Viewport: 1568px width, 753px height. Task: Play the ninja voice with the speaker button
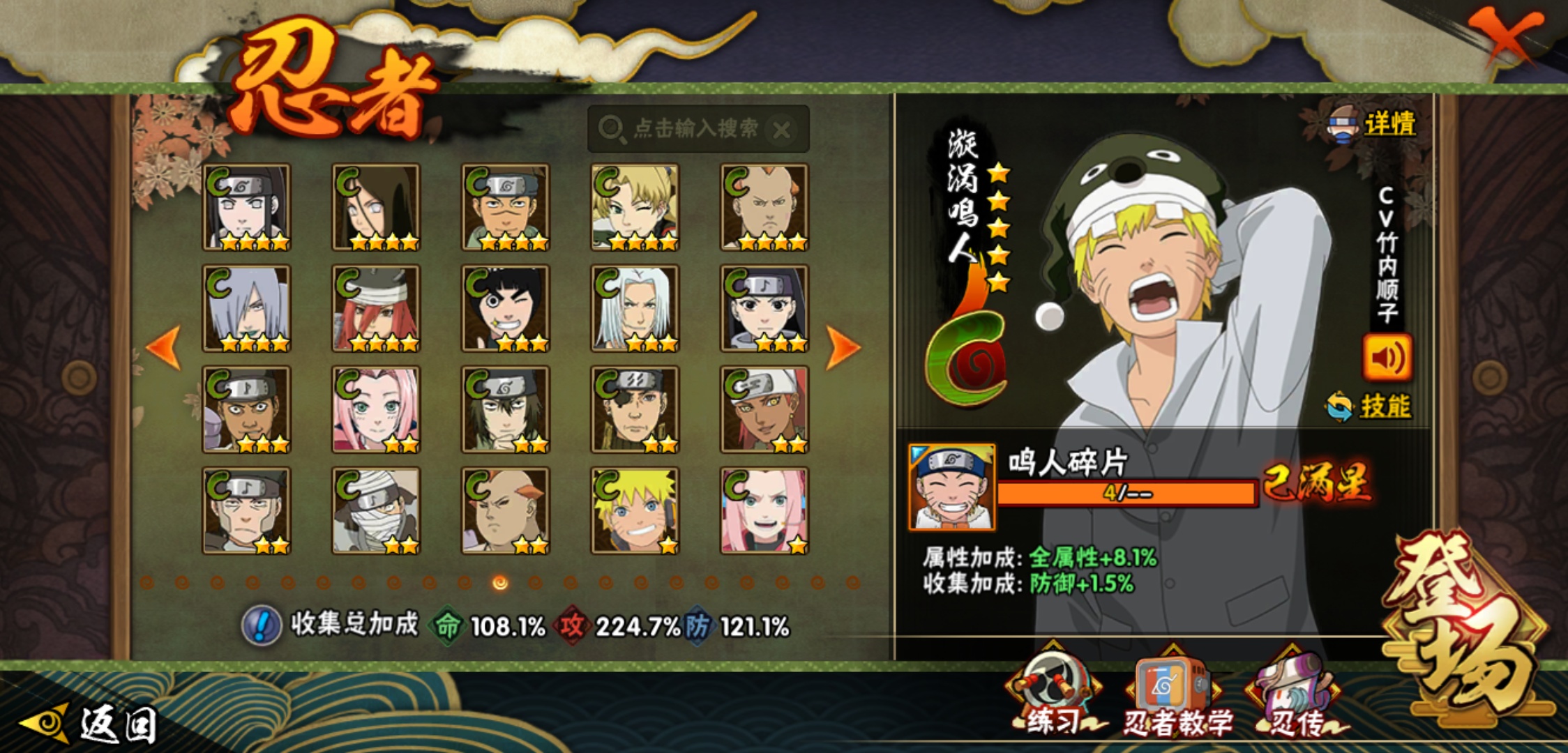click(x=1387, y=358)
